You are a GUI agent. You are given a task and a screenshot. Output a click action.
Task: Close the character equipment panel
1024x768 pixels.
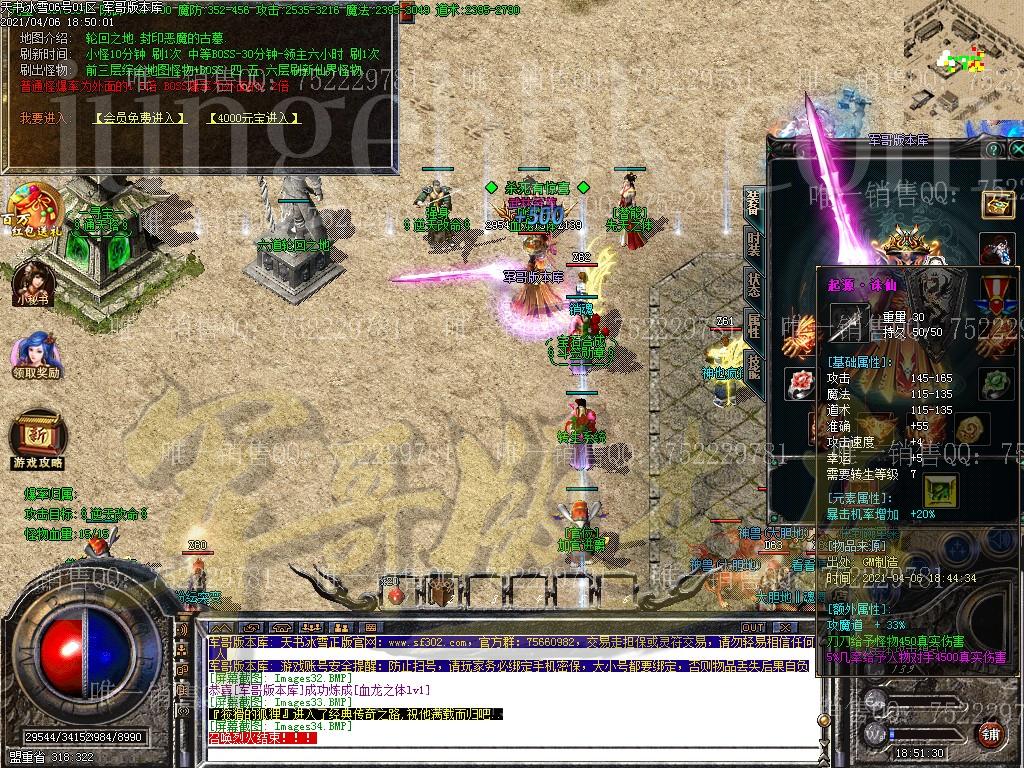pos(1017,149)
